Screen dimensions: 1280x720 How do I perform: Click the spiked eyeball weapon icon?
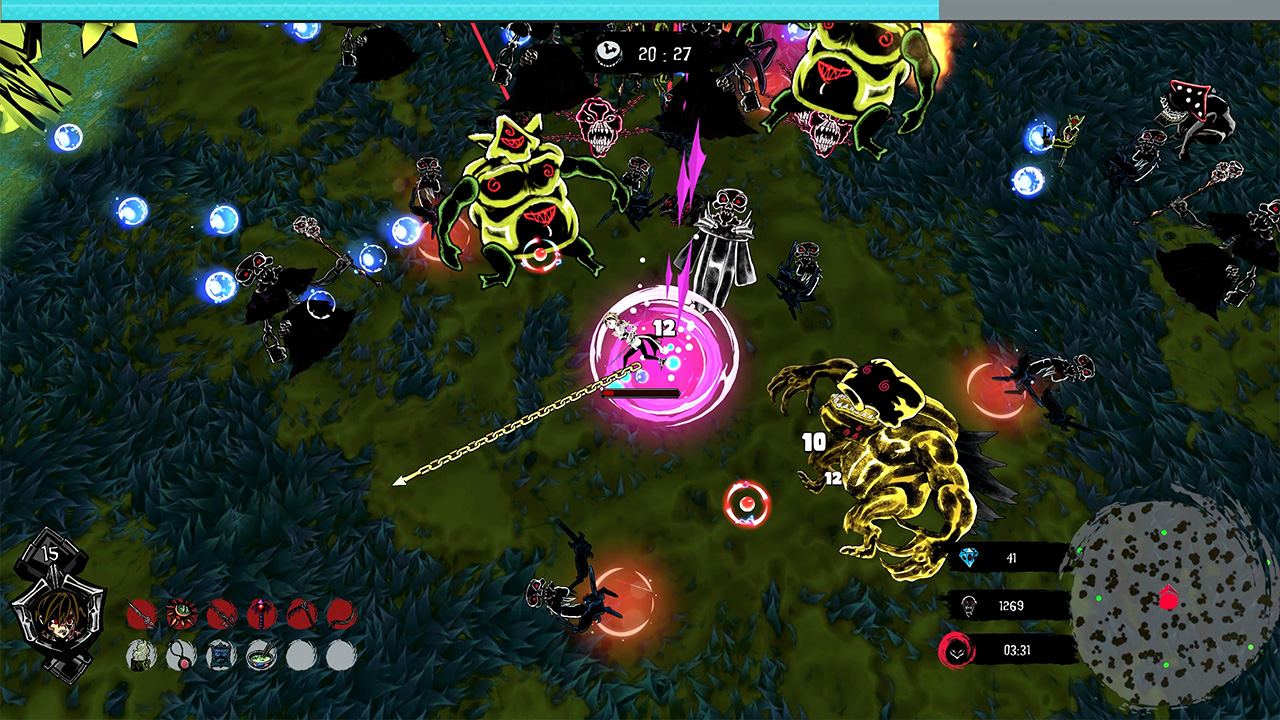(x=180, y=612)
